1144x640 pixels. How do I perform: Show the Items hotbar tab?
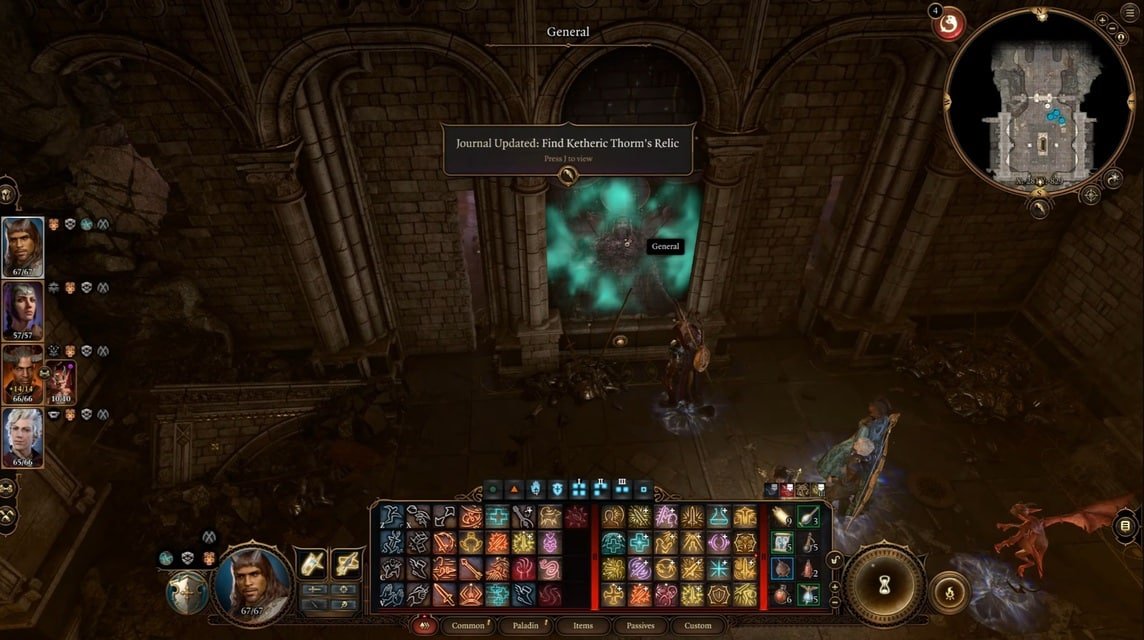pos(583,626)
